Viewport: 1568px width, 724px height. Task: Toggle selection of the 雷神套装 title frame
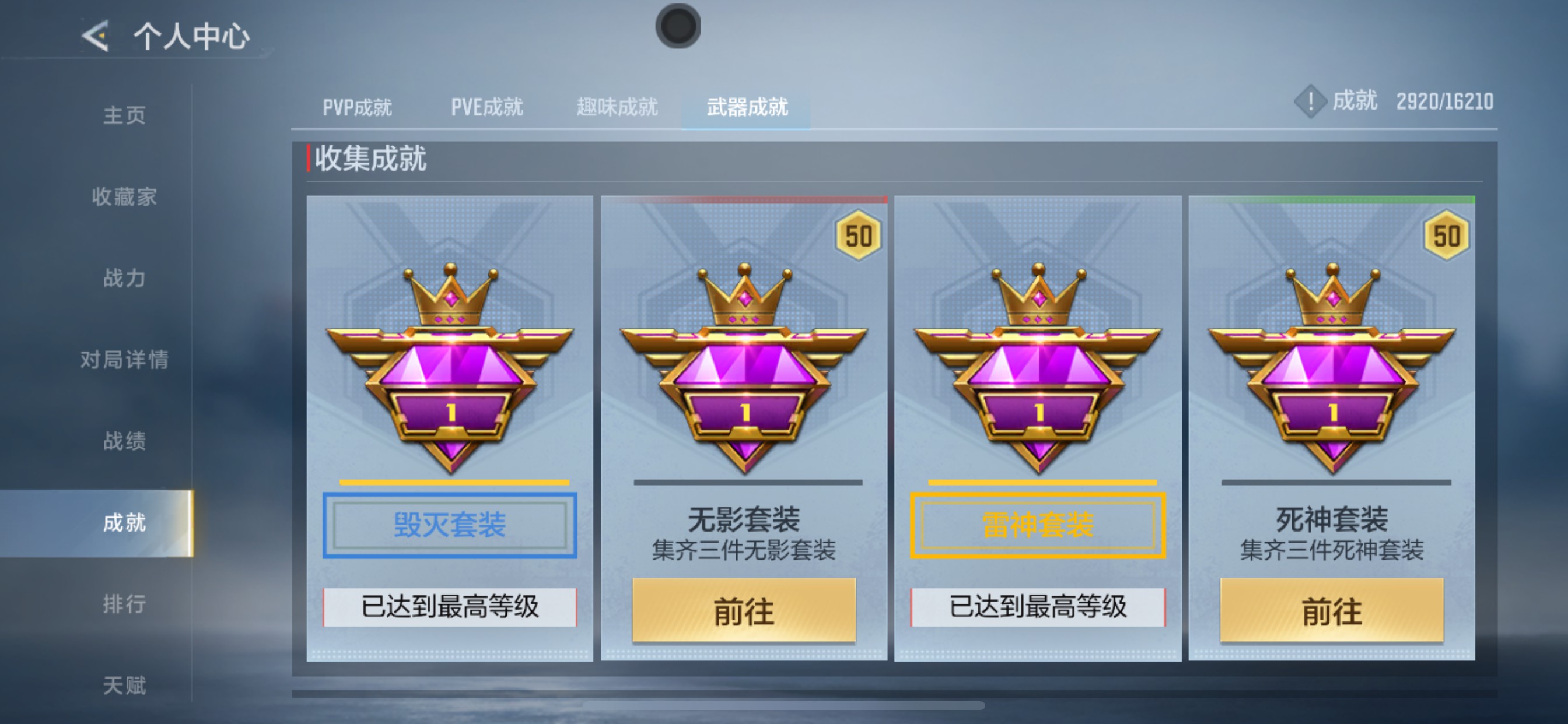[1038, 525]
